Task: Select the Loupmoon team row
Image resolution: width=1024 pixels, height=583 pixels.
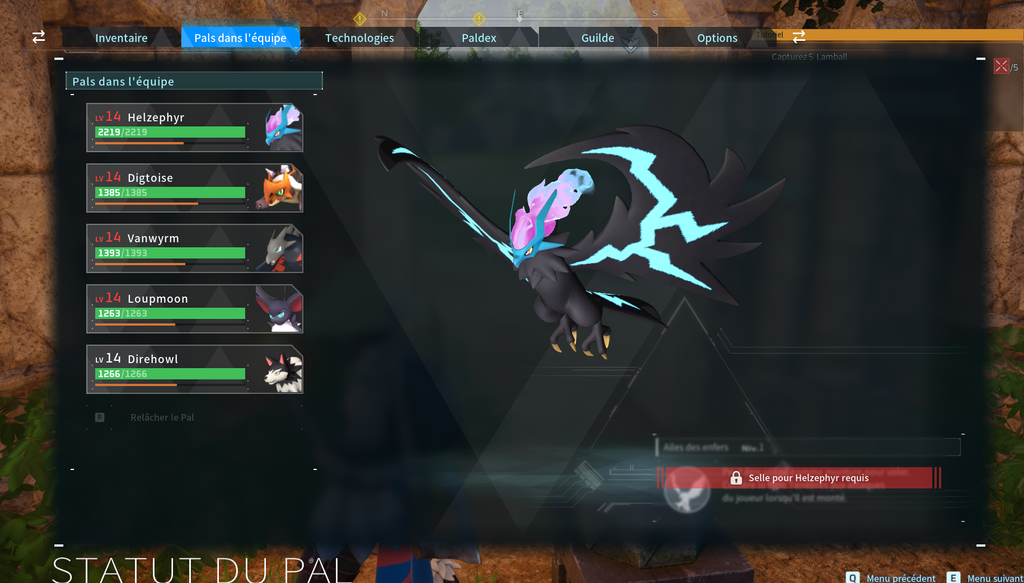Action: (194, 309)
